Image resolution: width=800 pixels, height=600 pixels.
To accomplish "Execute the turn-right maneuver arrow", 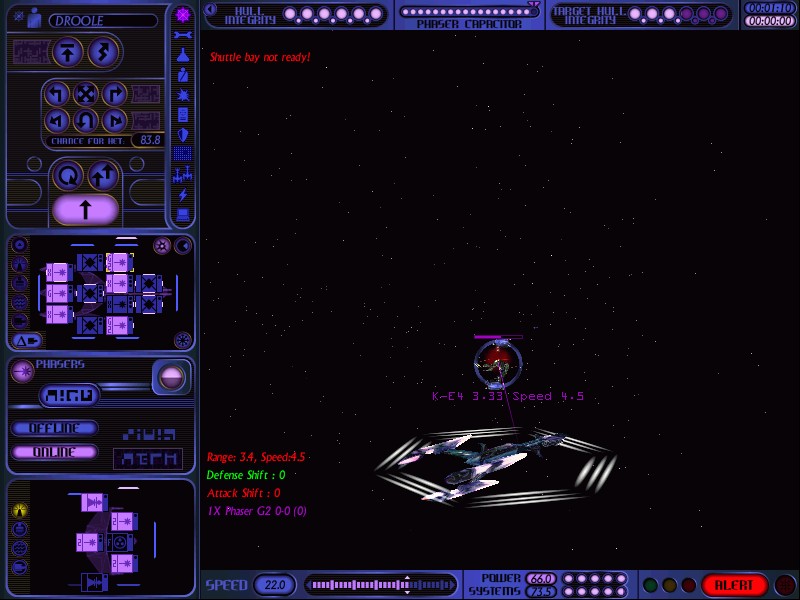I will click(x=114, y=95).
